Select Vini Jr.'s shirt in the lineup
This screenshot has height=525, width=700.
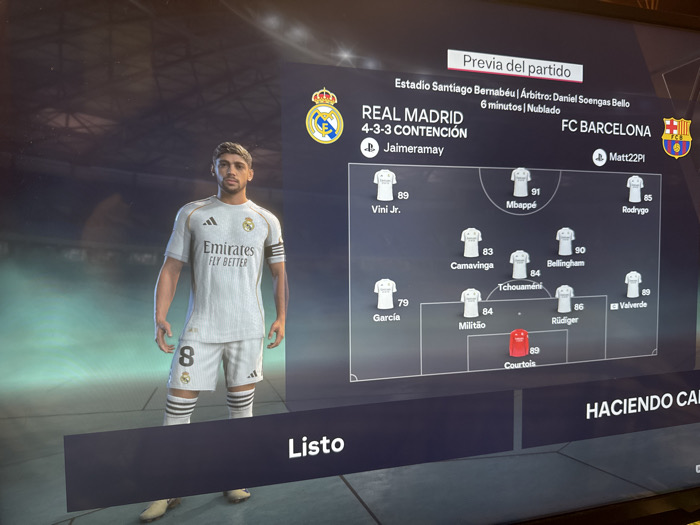pos(385,184)
